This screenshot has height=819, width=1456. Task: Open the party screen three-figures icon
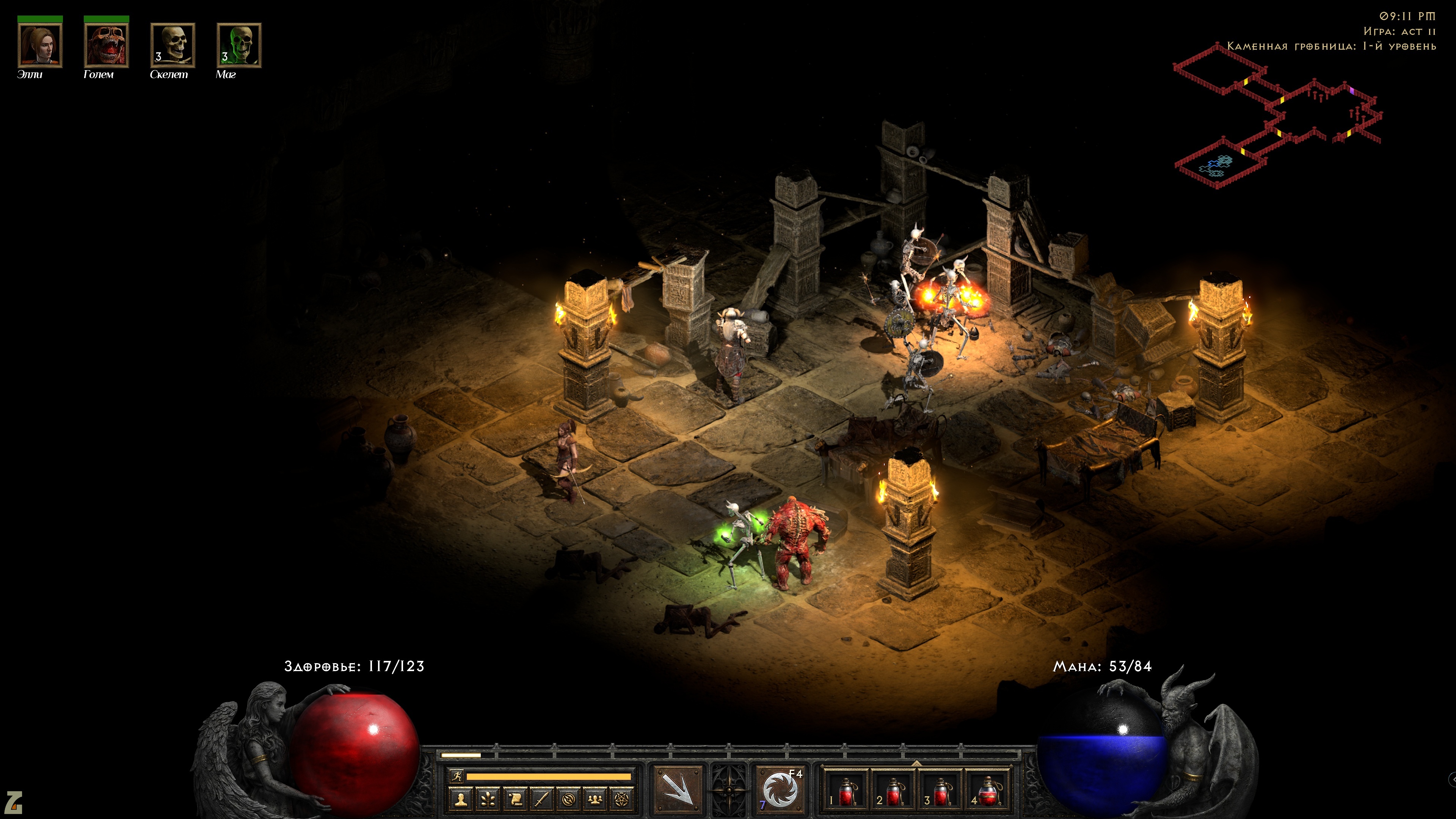pos(596,799)
